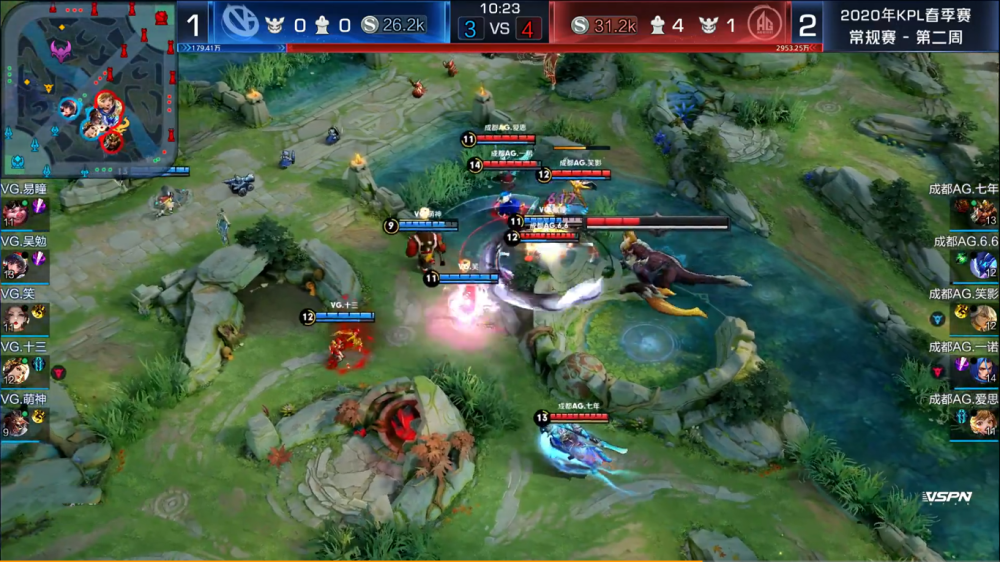This screenshot has width=1000, height=562.
Task: Select 成都AG.七年's hero portrait
Action: (984, 212)
